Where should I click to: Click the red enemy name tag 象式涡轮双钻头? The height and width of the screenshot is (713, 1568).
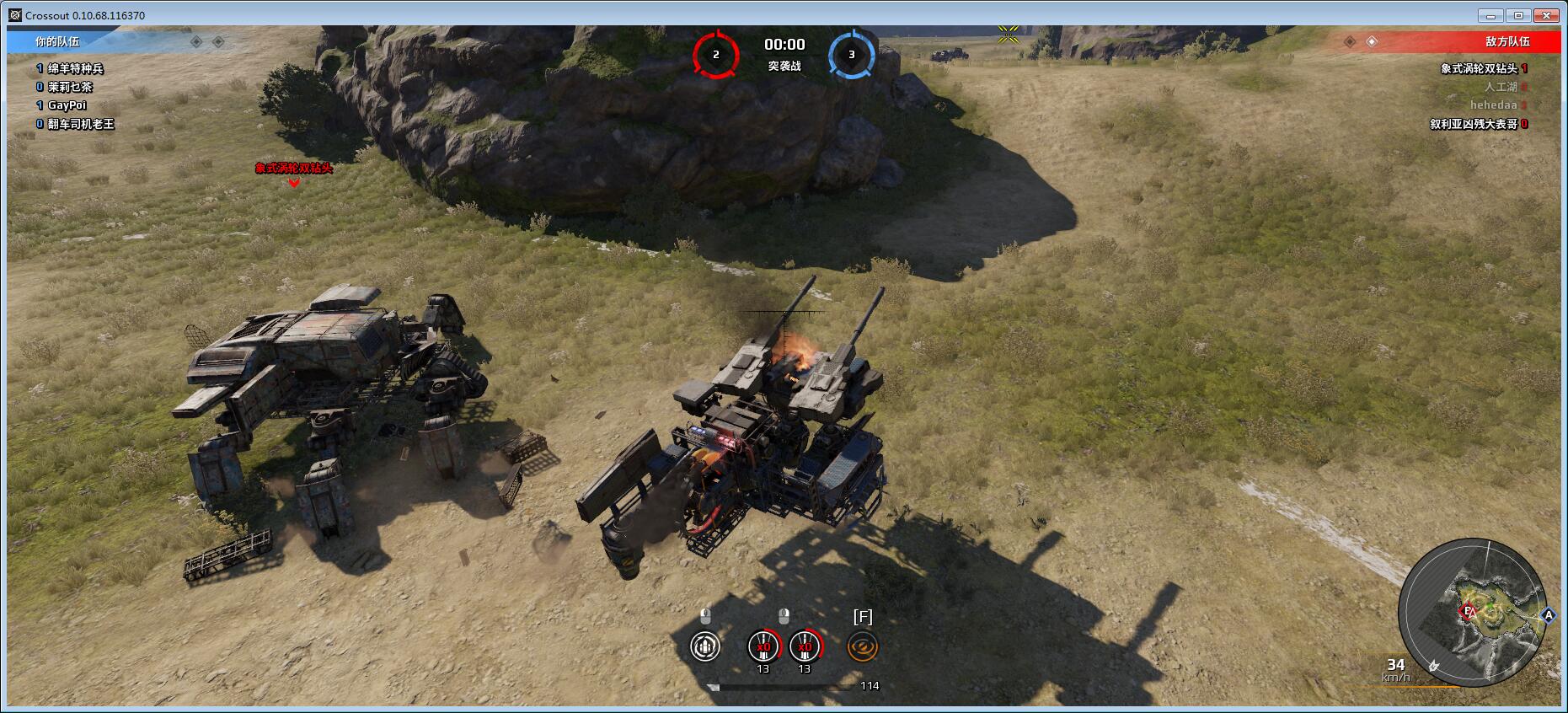(294, 169)
